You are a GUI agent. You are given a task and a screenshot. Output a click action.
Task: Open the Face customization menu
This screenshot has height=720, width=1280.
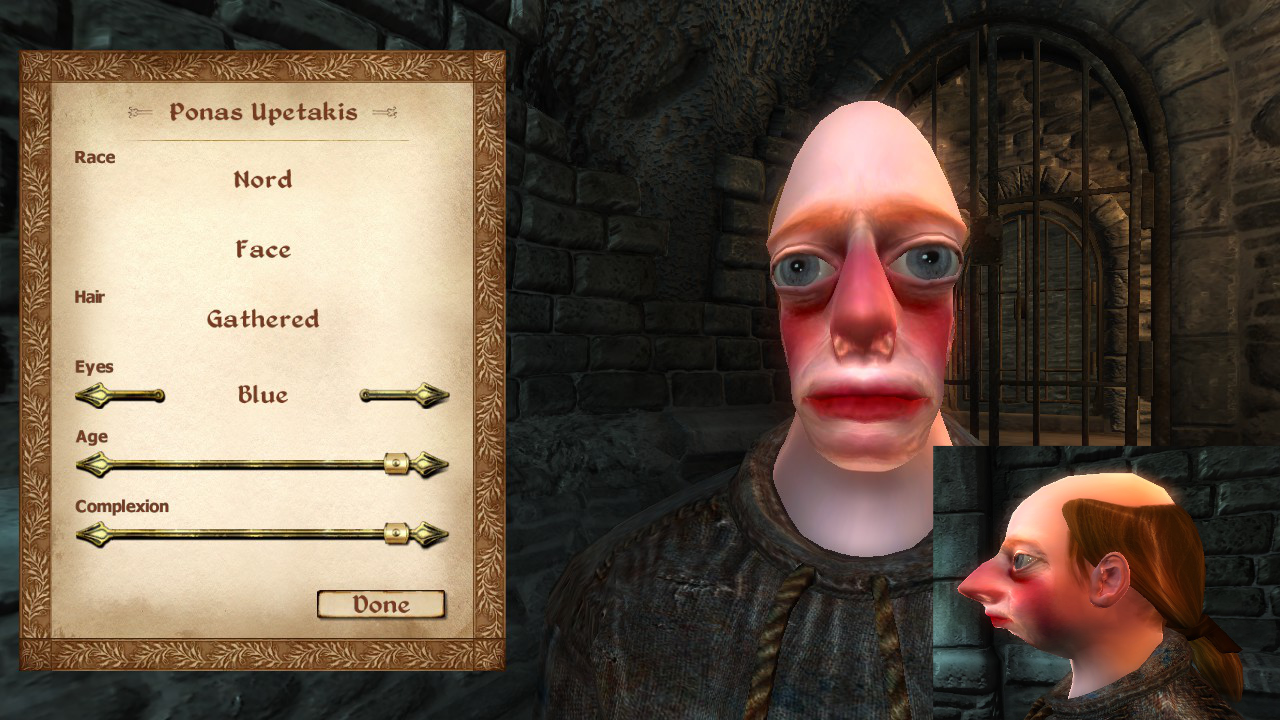point(263,249)
